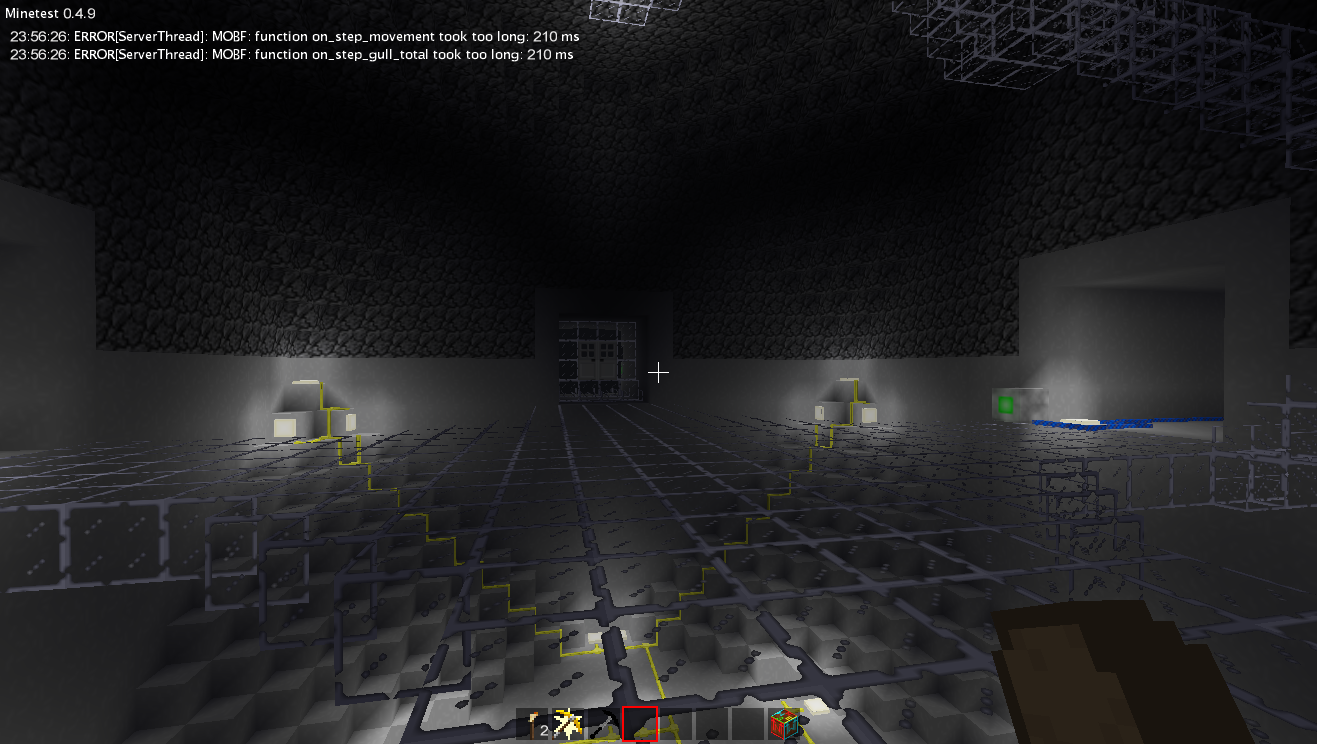Select the pickaxe in the third hotbar slot

(x=605, y=722)
